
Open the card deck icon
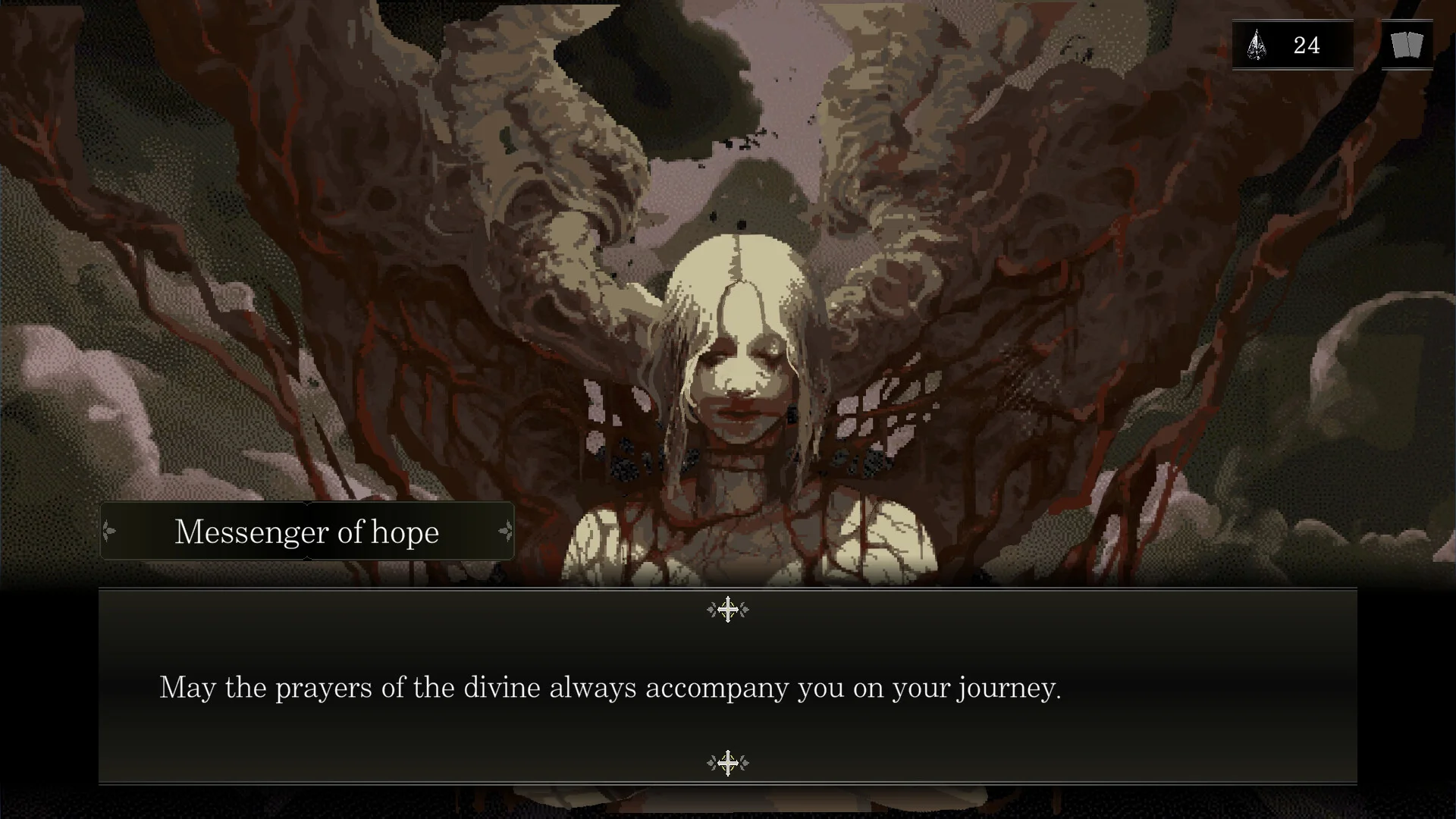tap(1407, 45)
